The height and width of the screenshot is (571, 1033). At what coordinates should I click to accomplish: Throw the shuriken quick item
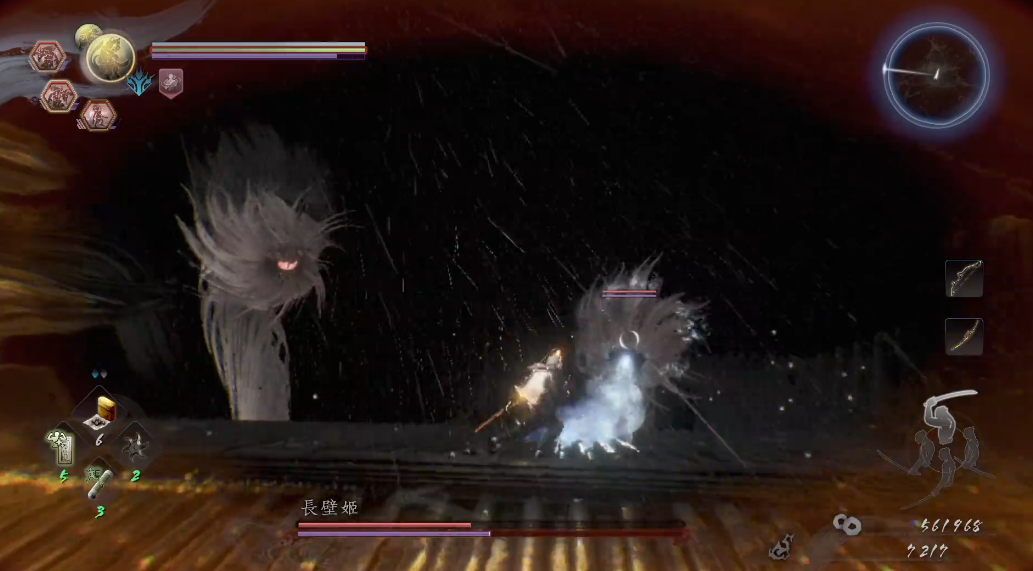[136, 446]
